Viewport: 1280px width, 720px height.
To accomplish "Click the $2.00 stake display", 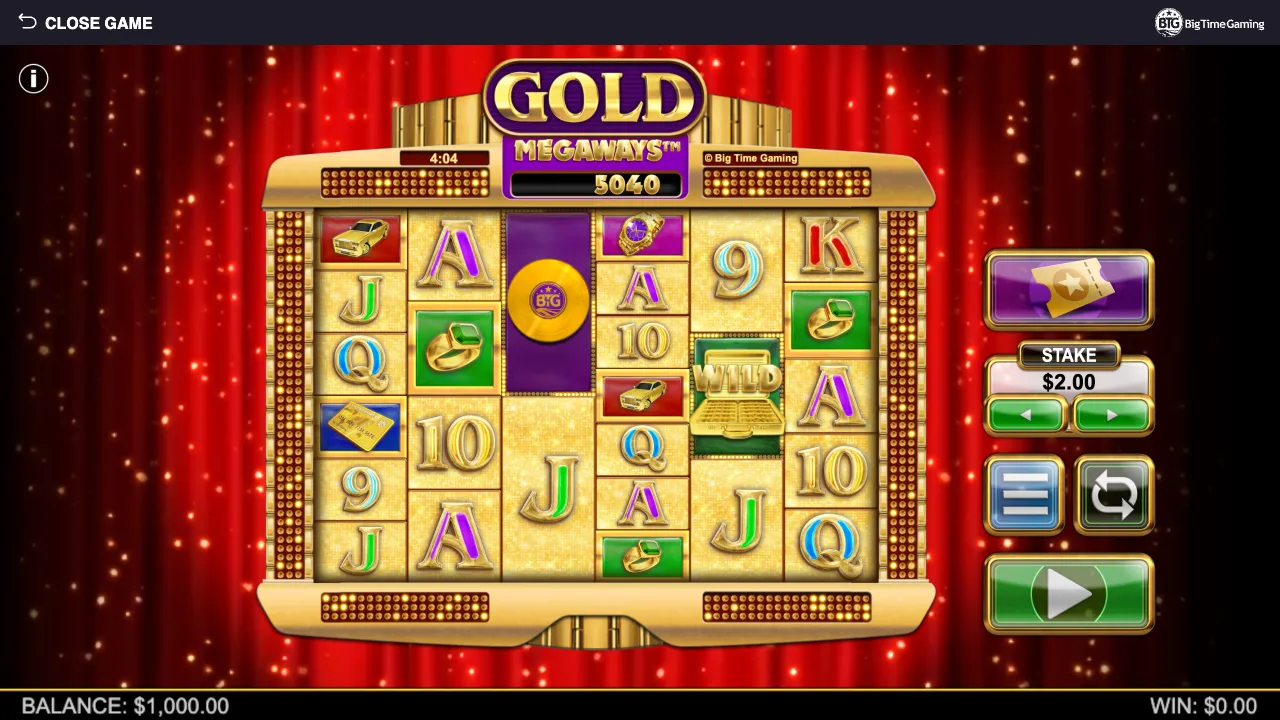I will click(x=1069, y=382).
